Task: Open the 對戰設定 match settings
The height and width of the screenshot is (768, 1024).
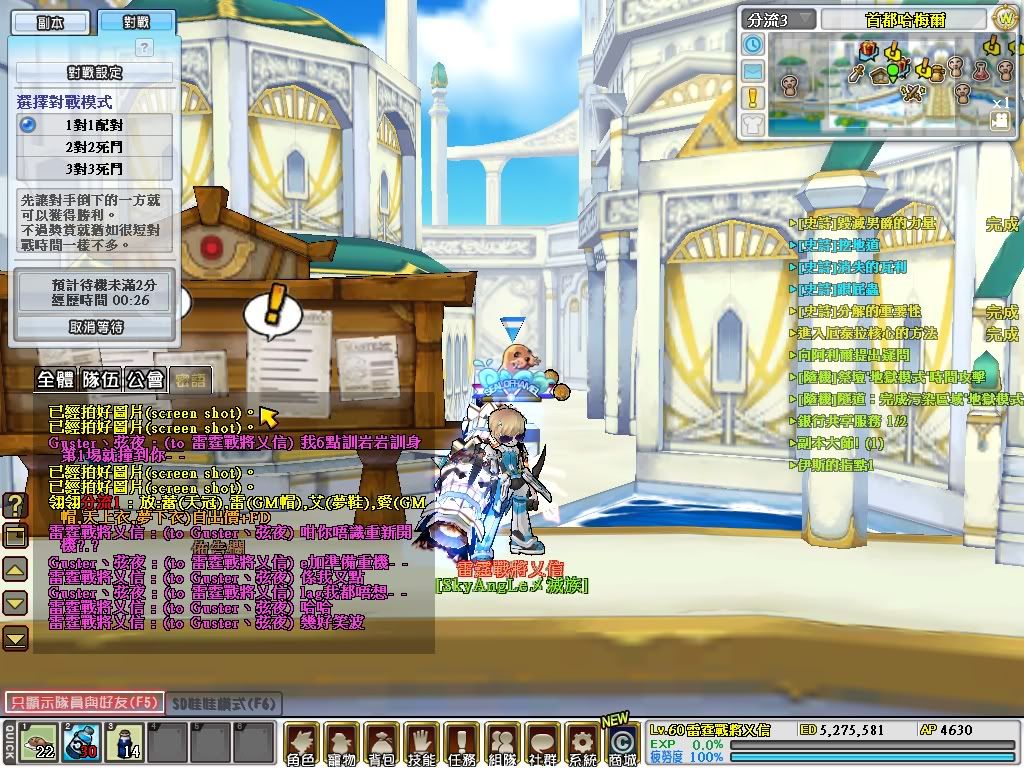Action: (94, 73)
